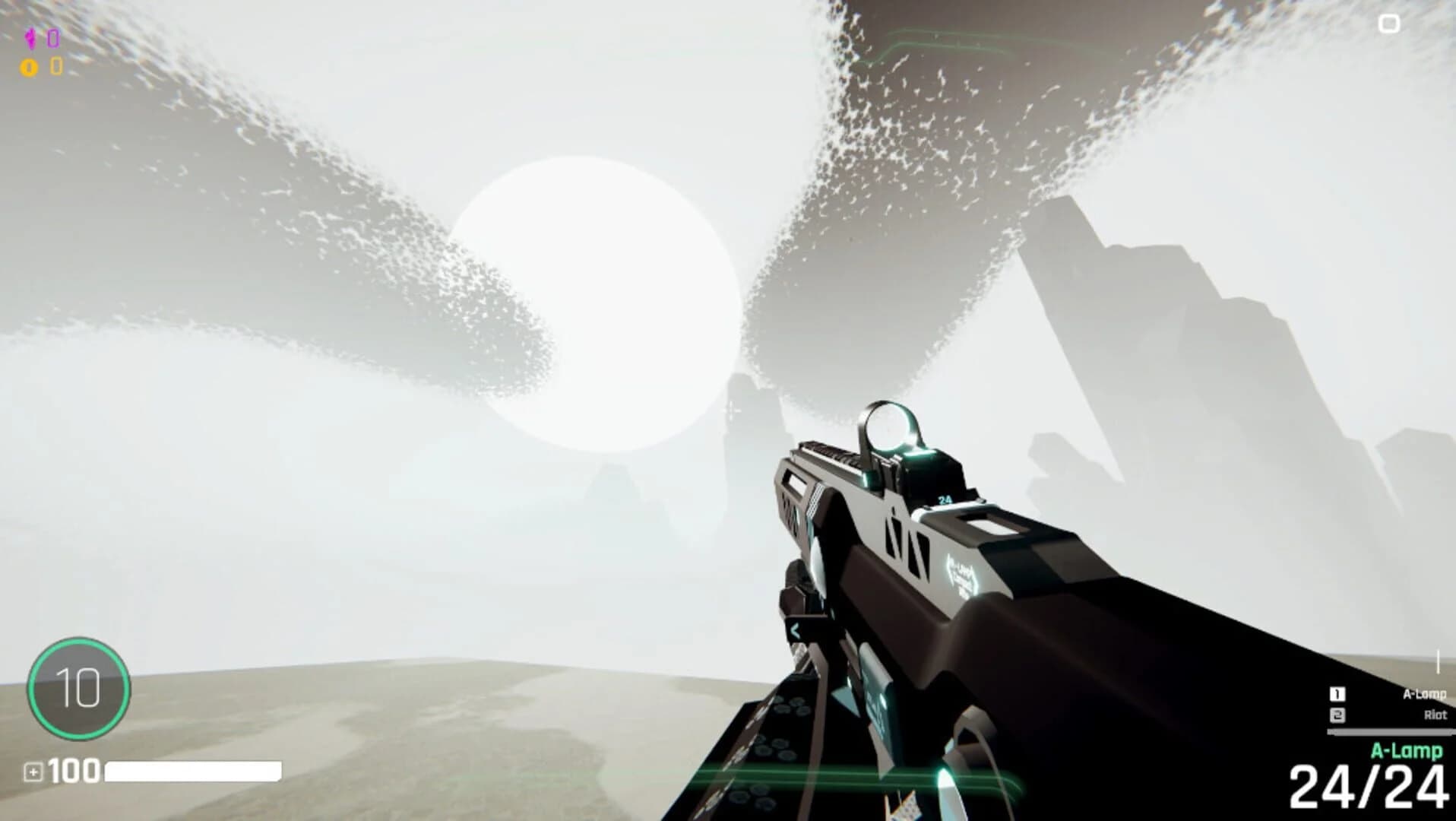Open the weapon ammo readout 24/24
This screenshot has width=1456, height=821.
pos(1368,785)
